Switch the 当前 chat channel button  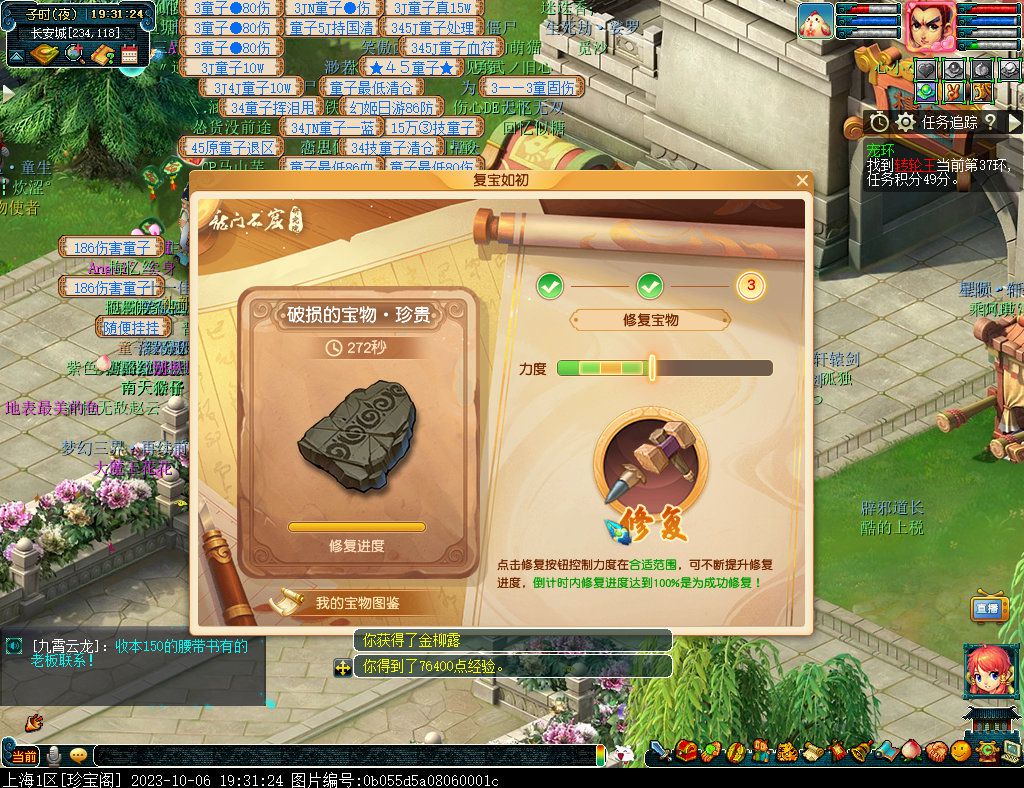click(23, 756)
